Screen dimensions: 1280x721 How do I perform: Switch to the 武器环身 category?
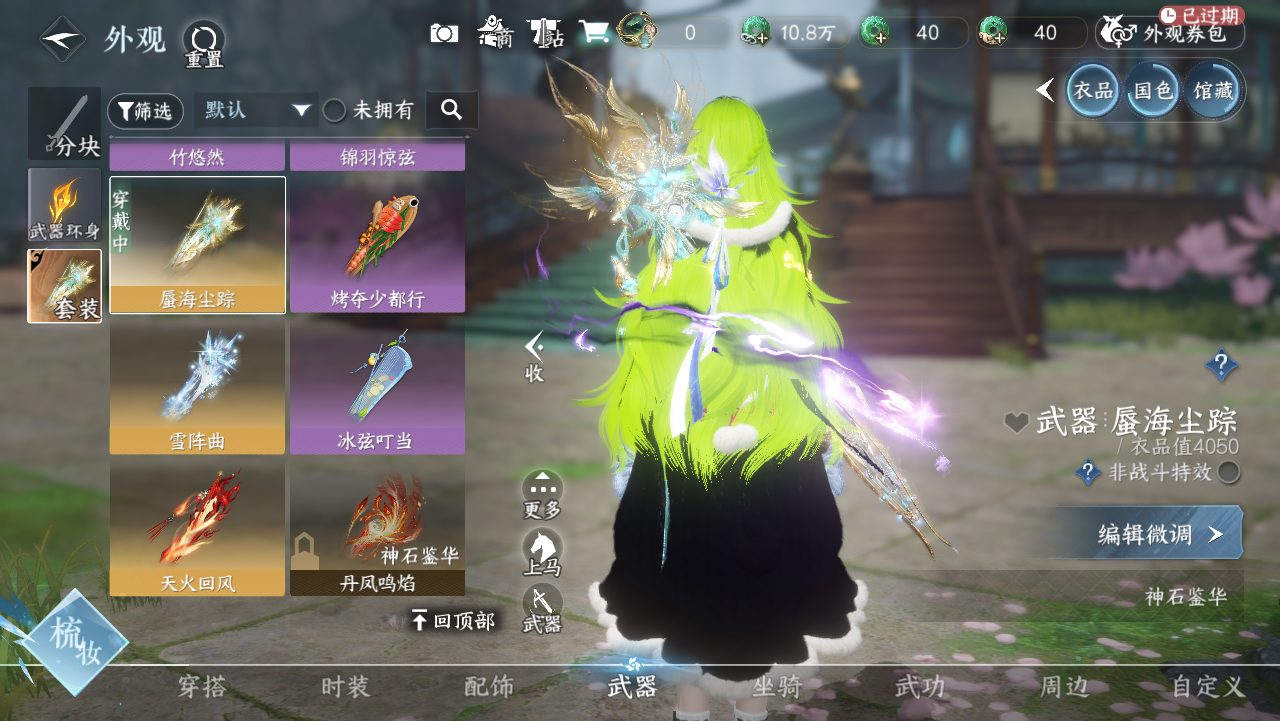pyautogui.click(x=64, y=205)
